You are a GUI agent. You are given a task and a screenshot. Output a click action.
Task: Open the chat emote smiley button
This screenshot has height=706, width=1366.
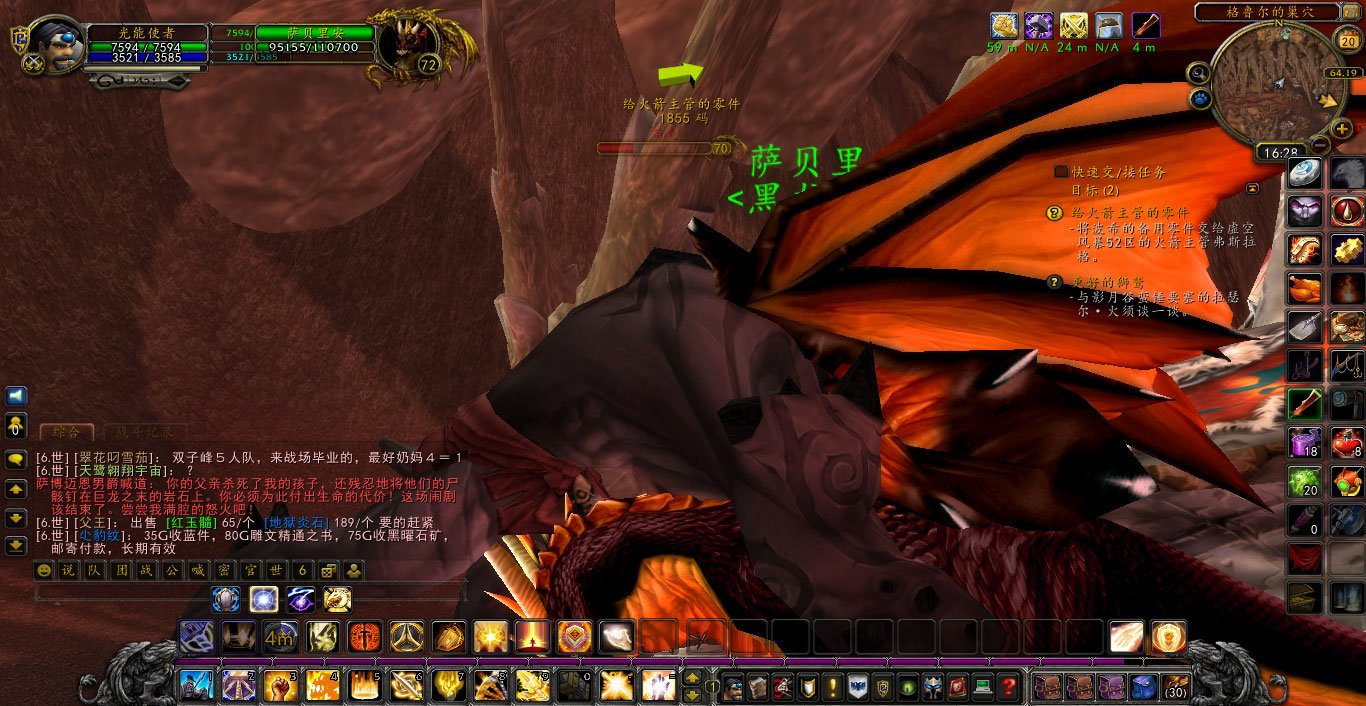(43, 570)
